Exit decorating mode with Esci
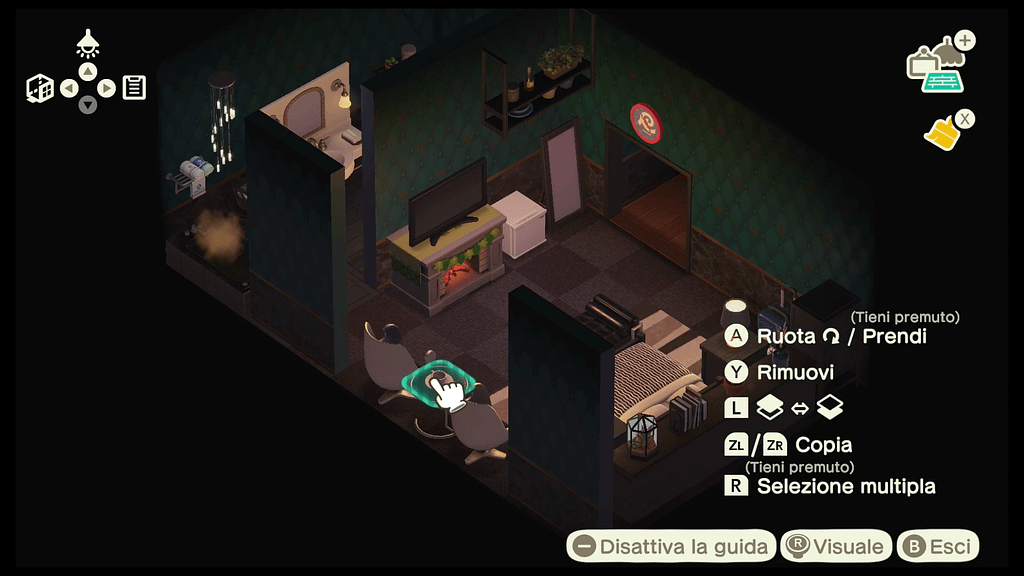Image resolution: width=1024 pixels, height=576 pixels. [938, 546]
